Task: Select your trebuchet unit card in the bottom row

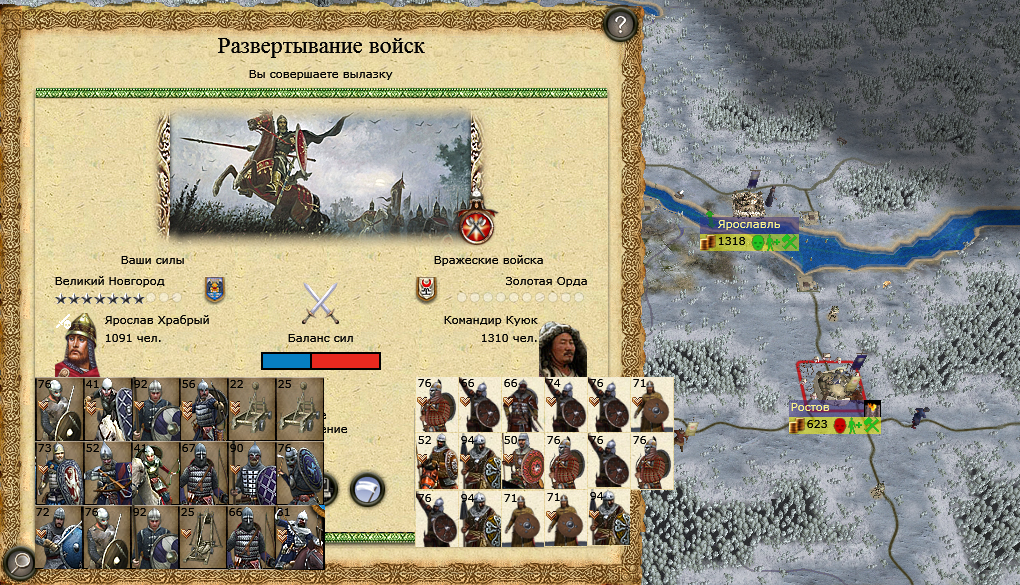Action: pyautogui.click(x=203, y=537)
